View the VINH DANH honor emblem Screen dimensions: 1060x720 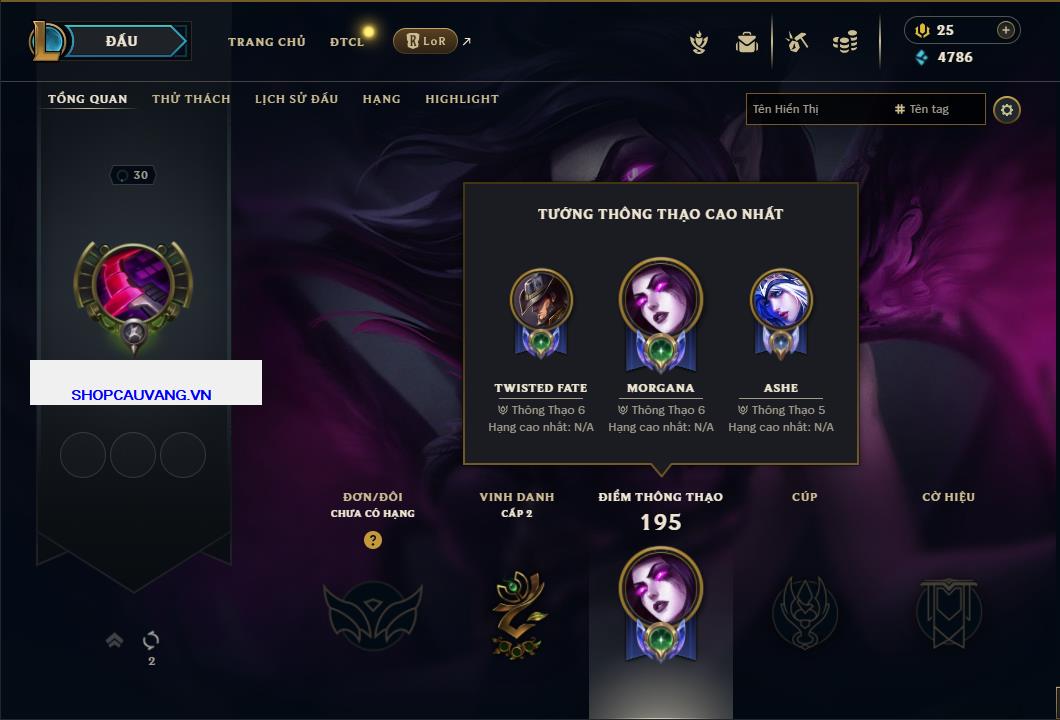click(x=517, y=611)
